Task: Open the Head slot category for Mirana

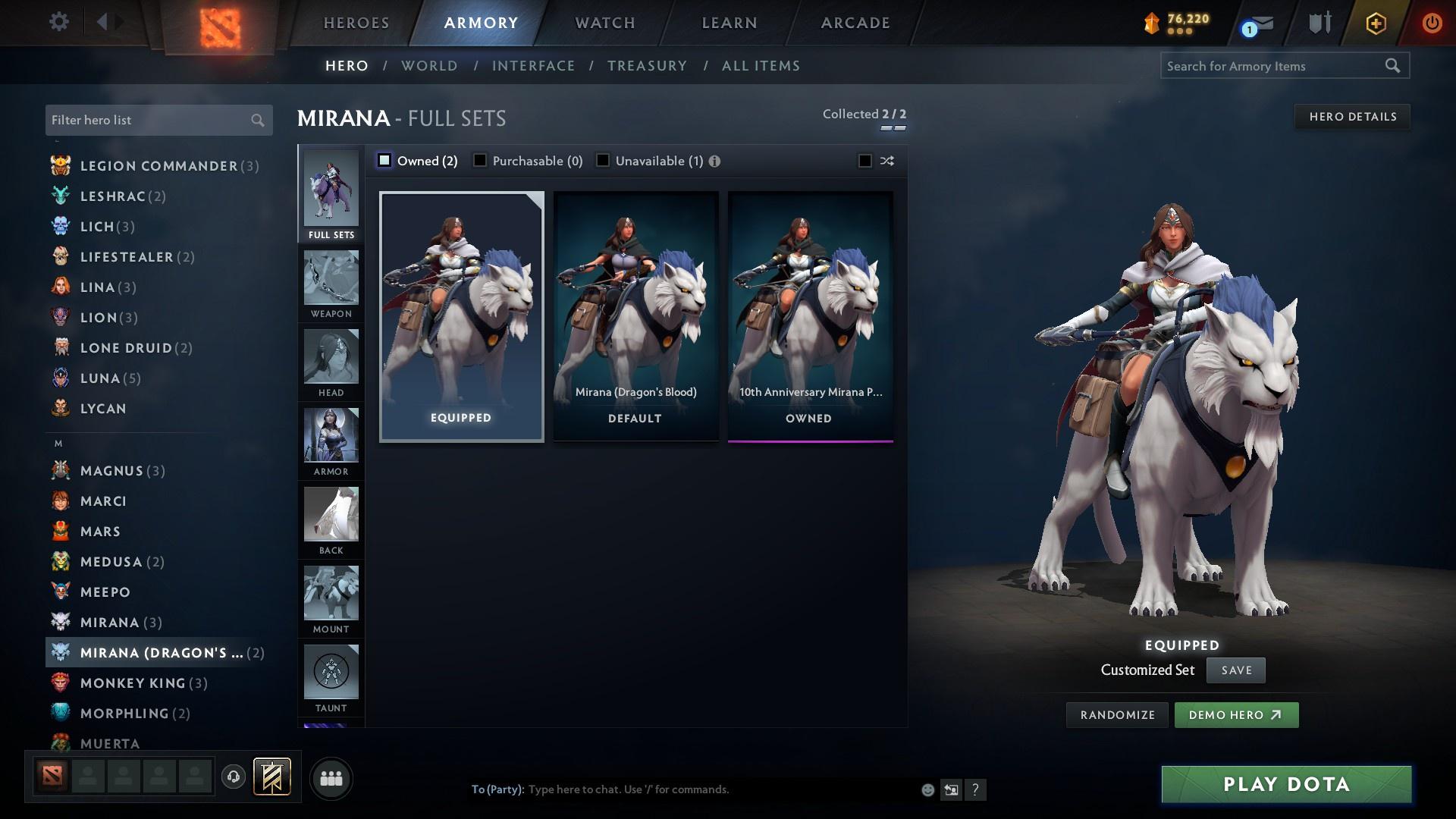Action: tap(331, 364)
